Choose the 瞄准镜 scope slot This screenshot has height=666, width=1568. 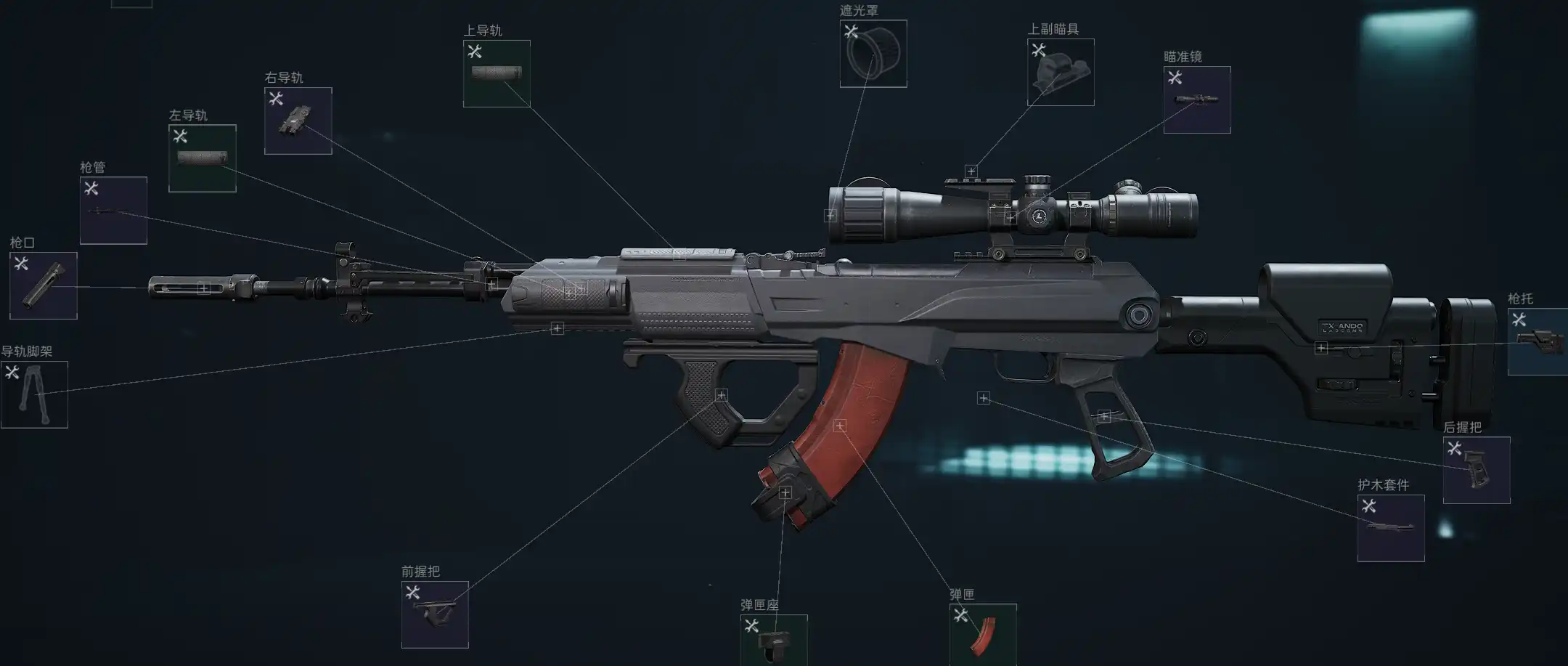1197,100
